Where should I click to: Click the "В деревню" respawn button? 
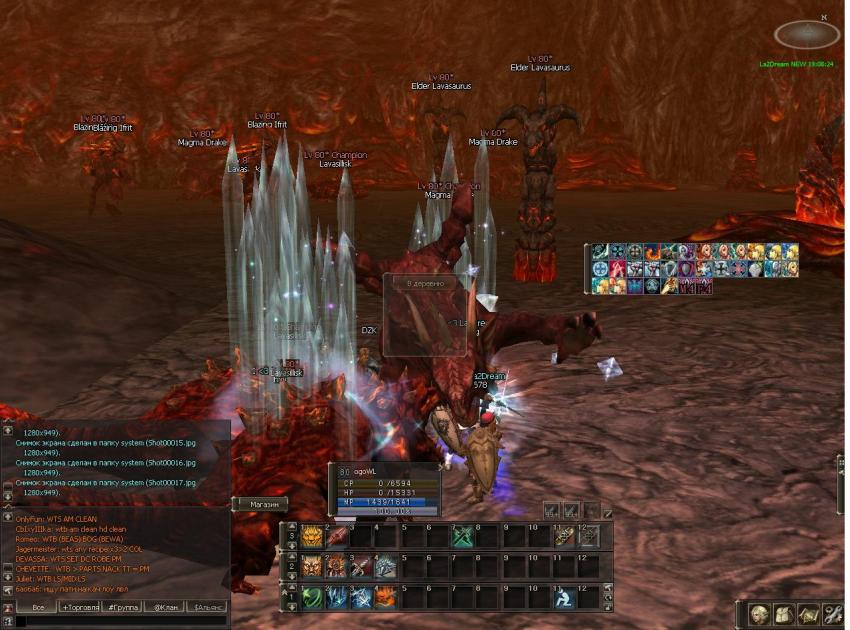tap(425, 284)
